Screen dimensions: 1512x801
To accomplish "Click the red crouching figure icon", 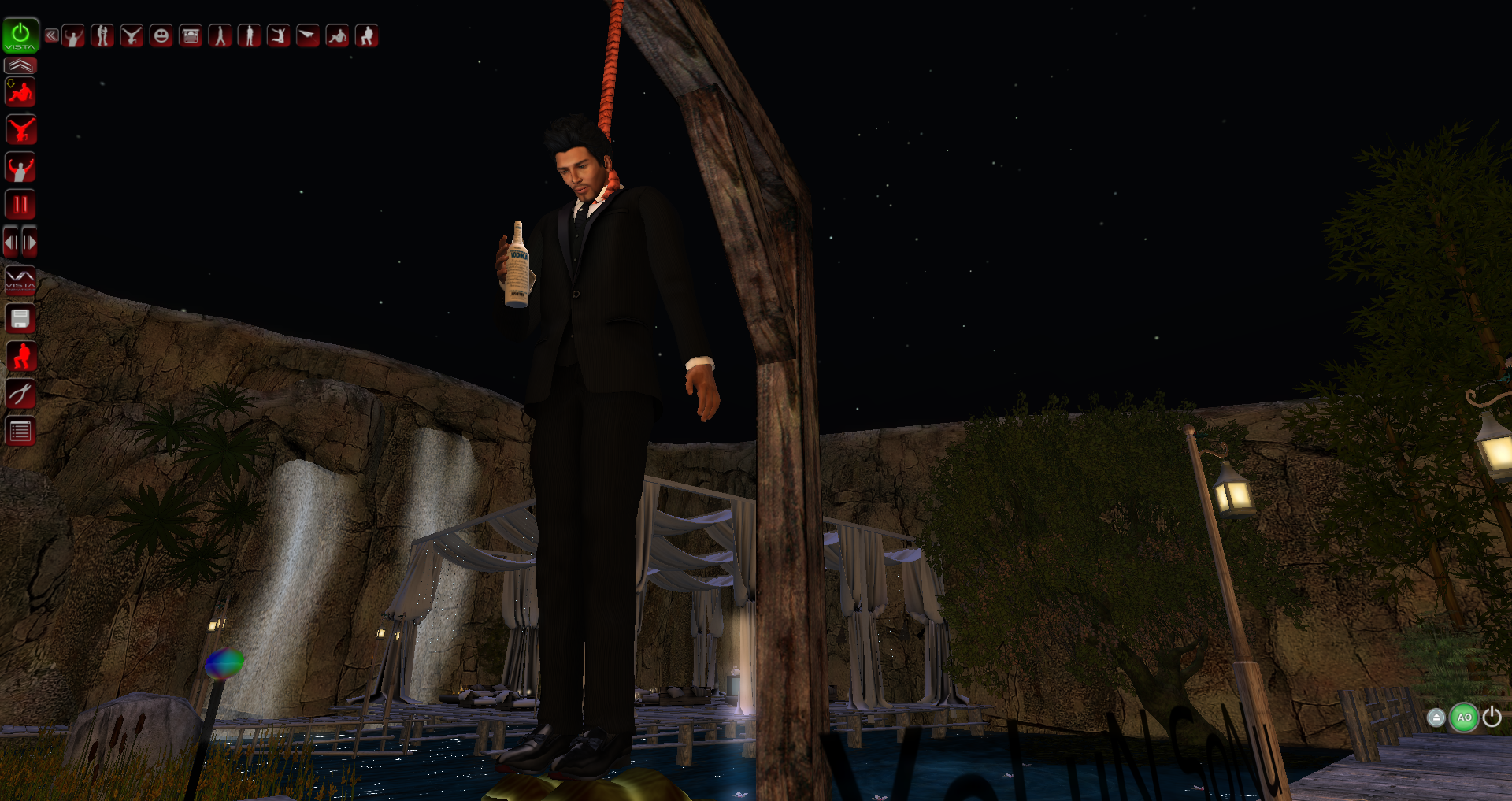I will coord(20,356).
